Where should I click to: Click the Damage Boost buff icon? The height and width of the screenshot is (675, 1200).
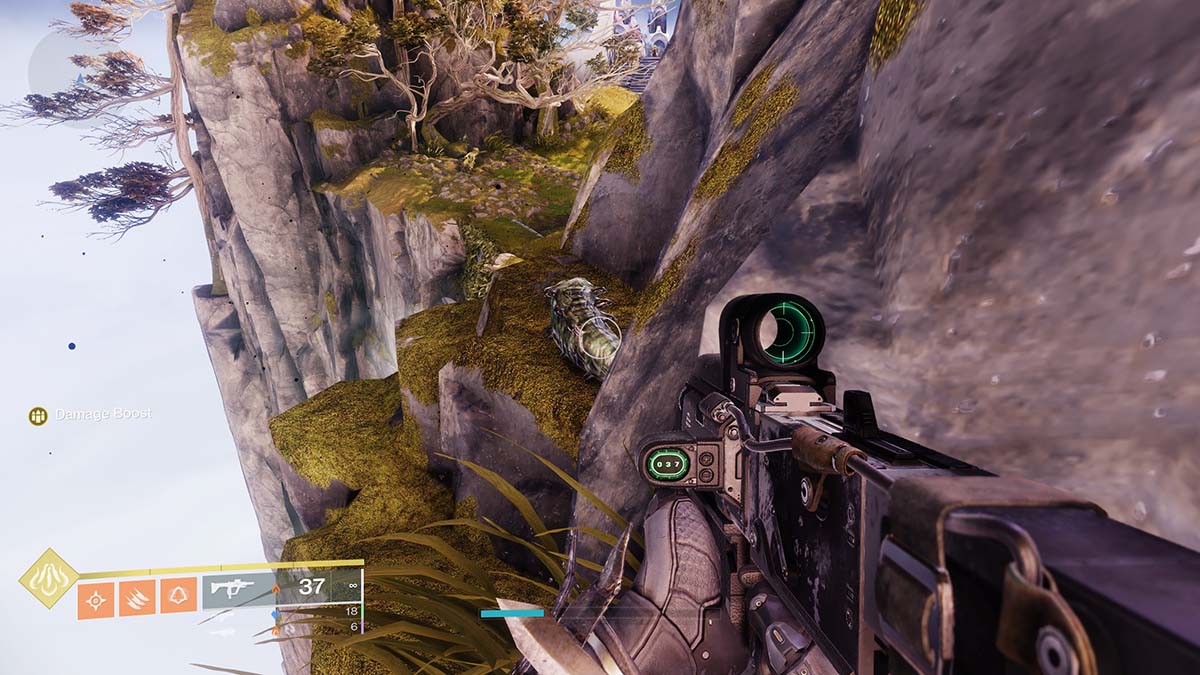click(x=38, y=415)
